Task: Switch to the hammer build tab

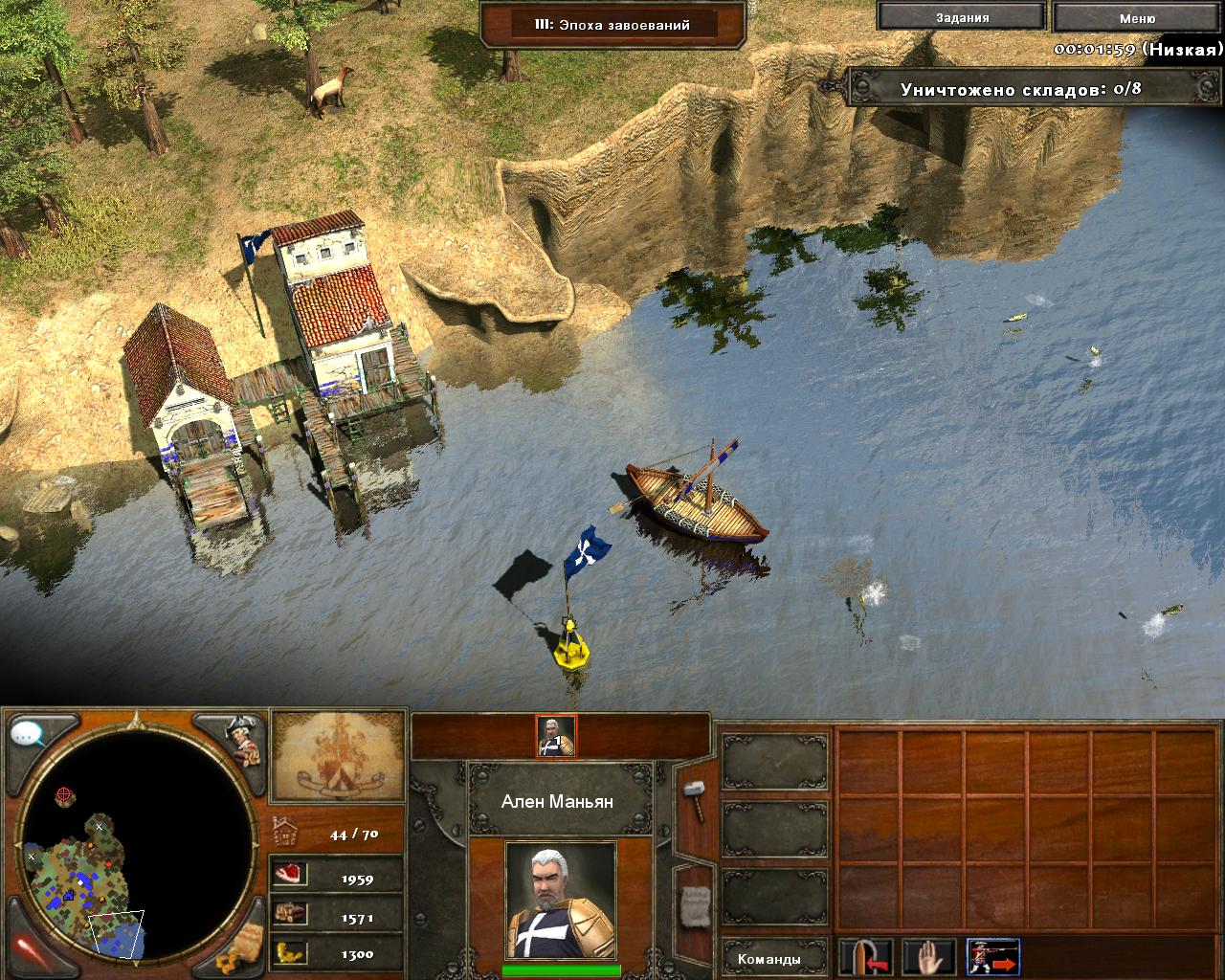Action: point(693,797)
